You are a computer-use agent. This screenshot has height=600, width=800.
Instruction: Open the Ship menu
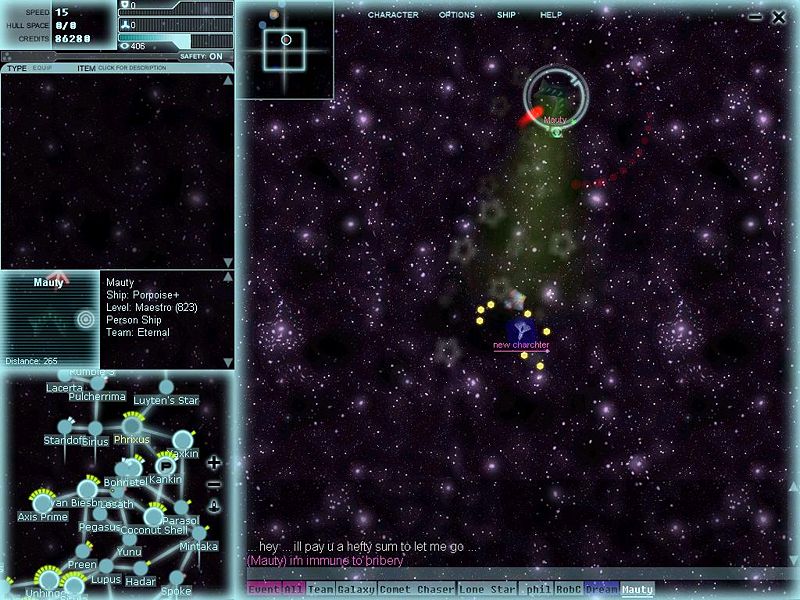506,15
